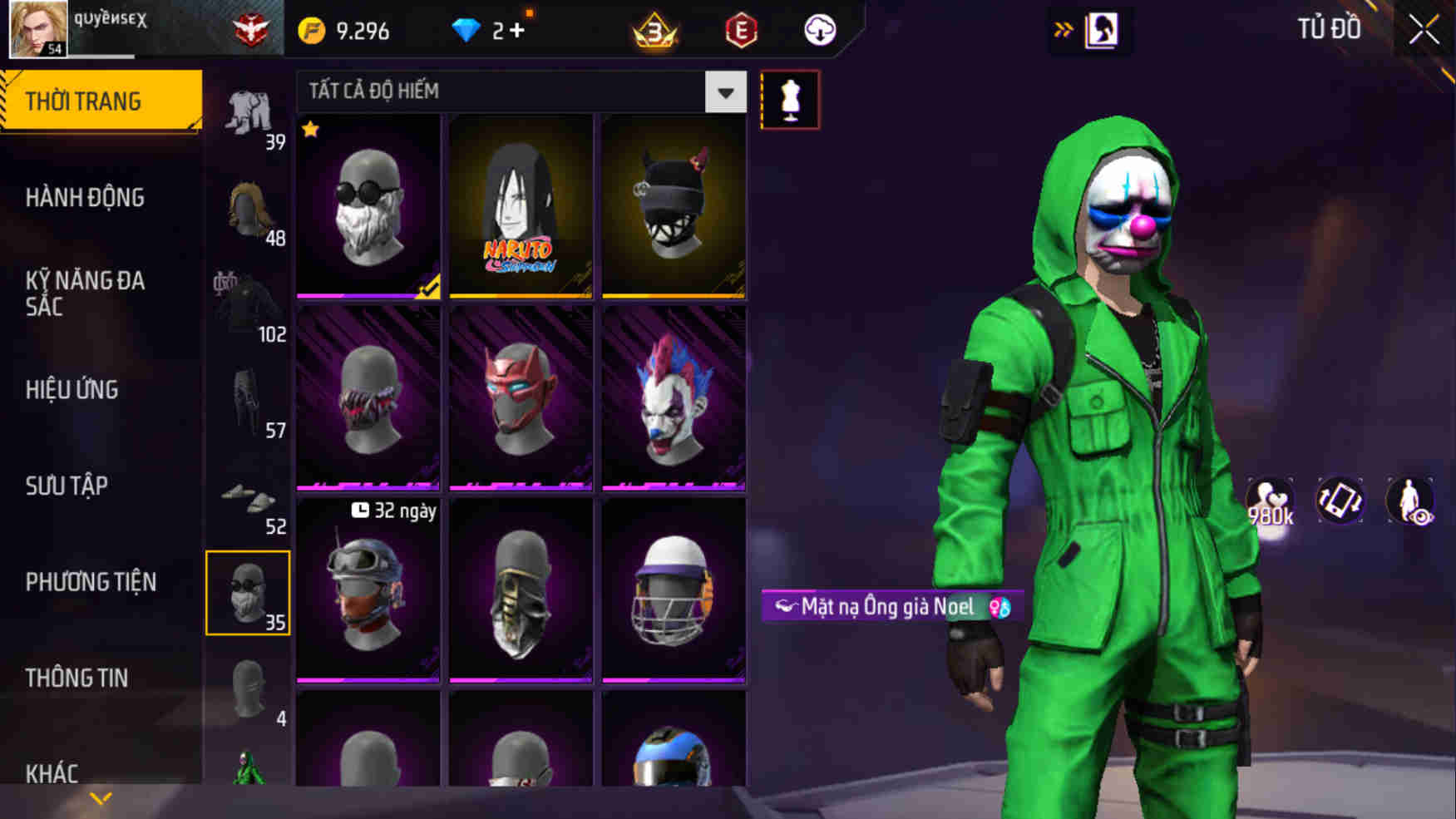
Task: Click the mannequin outfit preview icon
Action: [x=791, y=98]
